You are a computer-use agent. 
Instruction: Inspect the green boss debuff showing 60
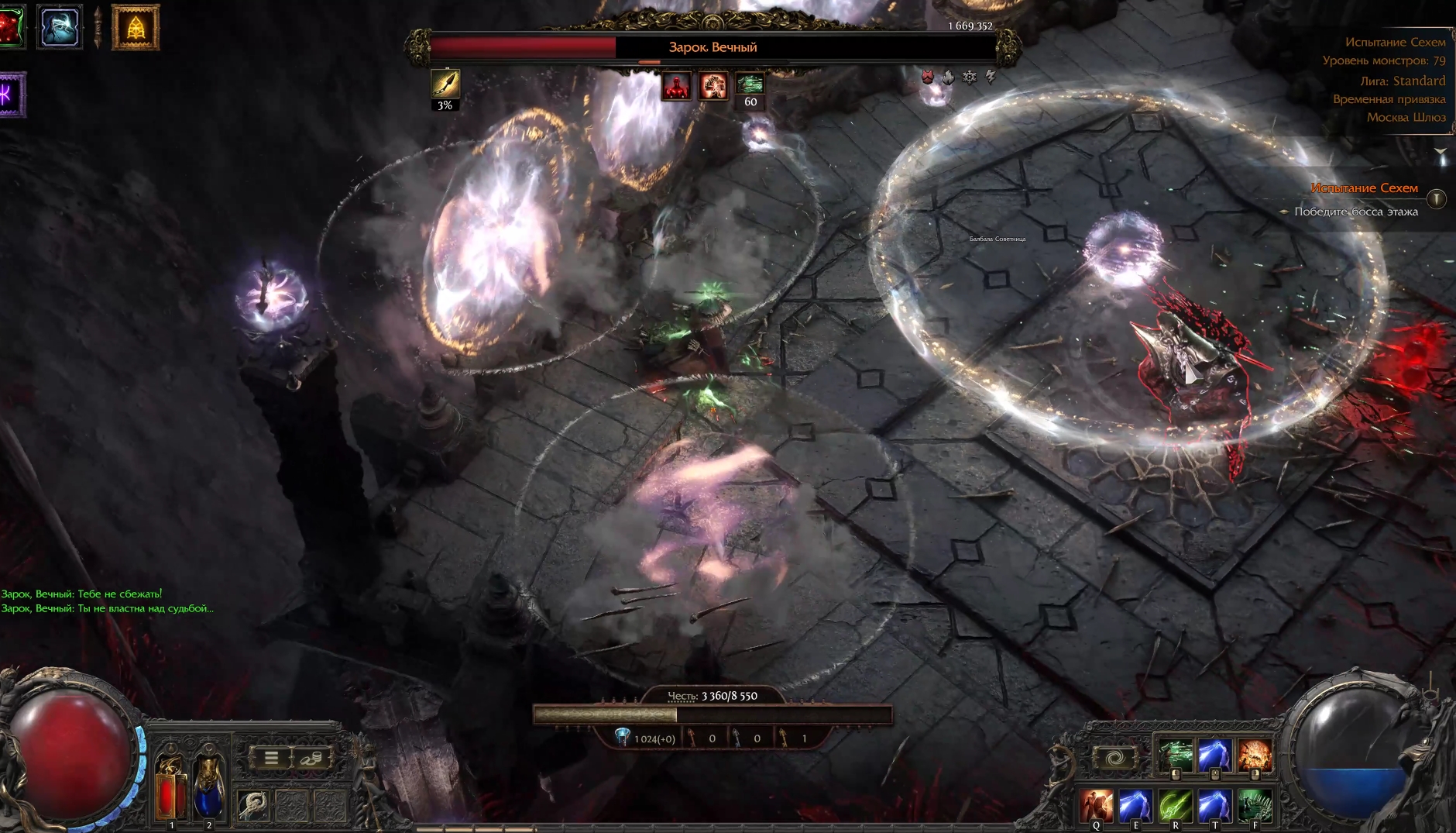750,84
